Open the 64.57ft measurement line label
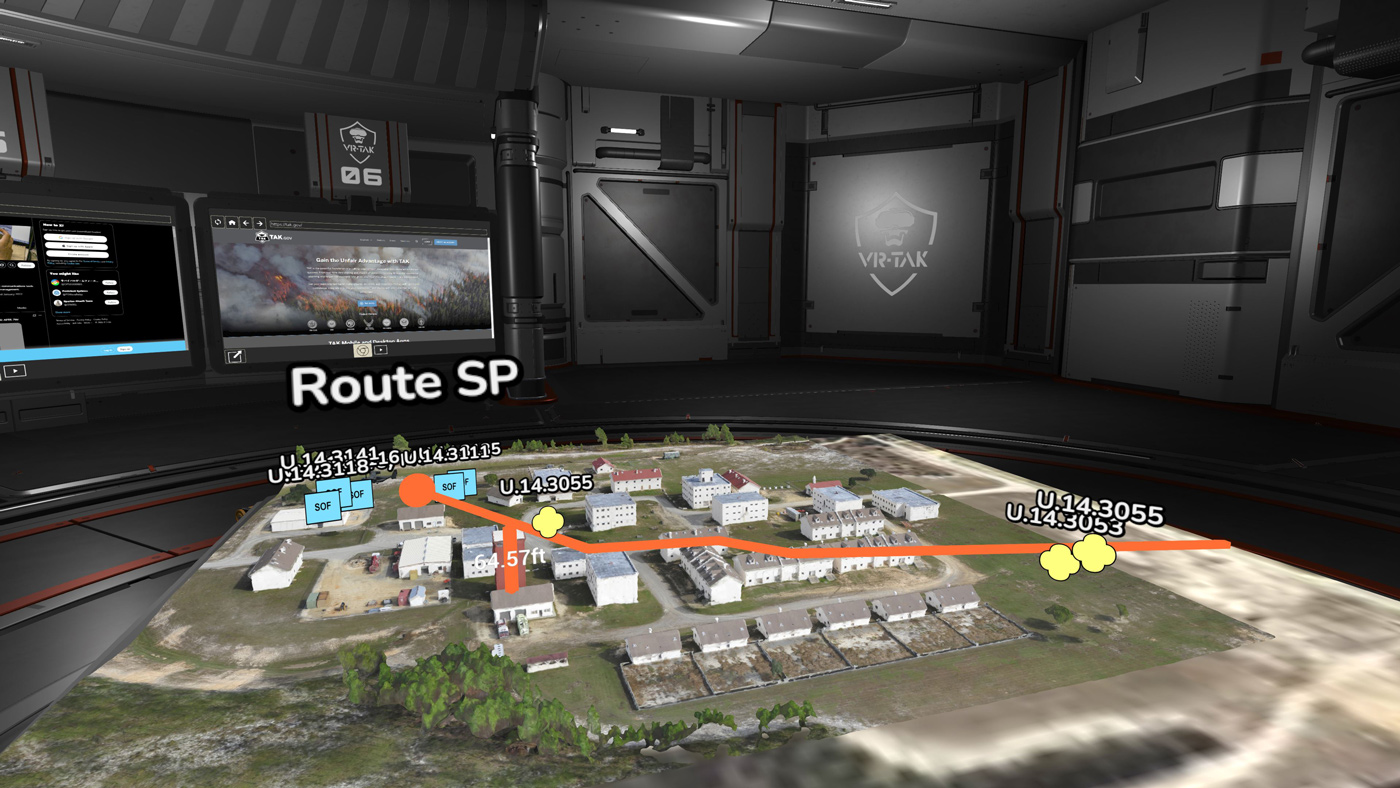1400x788 pixels. pyautogui.click(x=509, y=559)
